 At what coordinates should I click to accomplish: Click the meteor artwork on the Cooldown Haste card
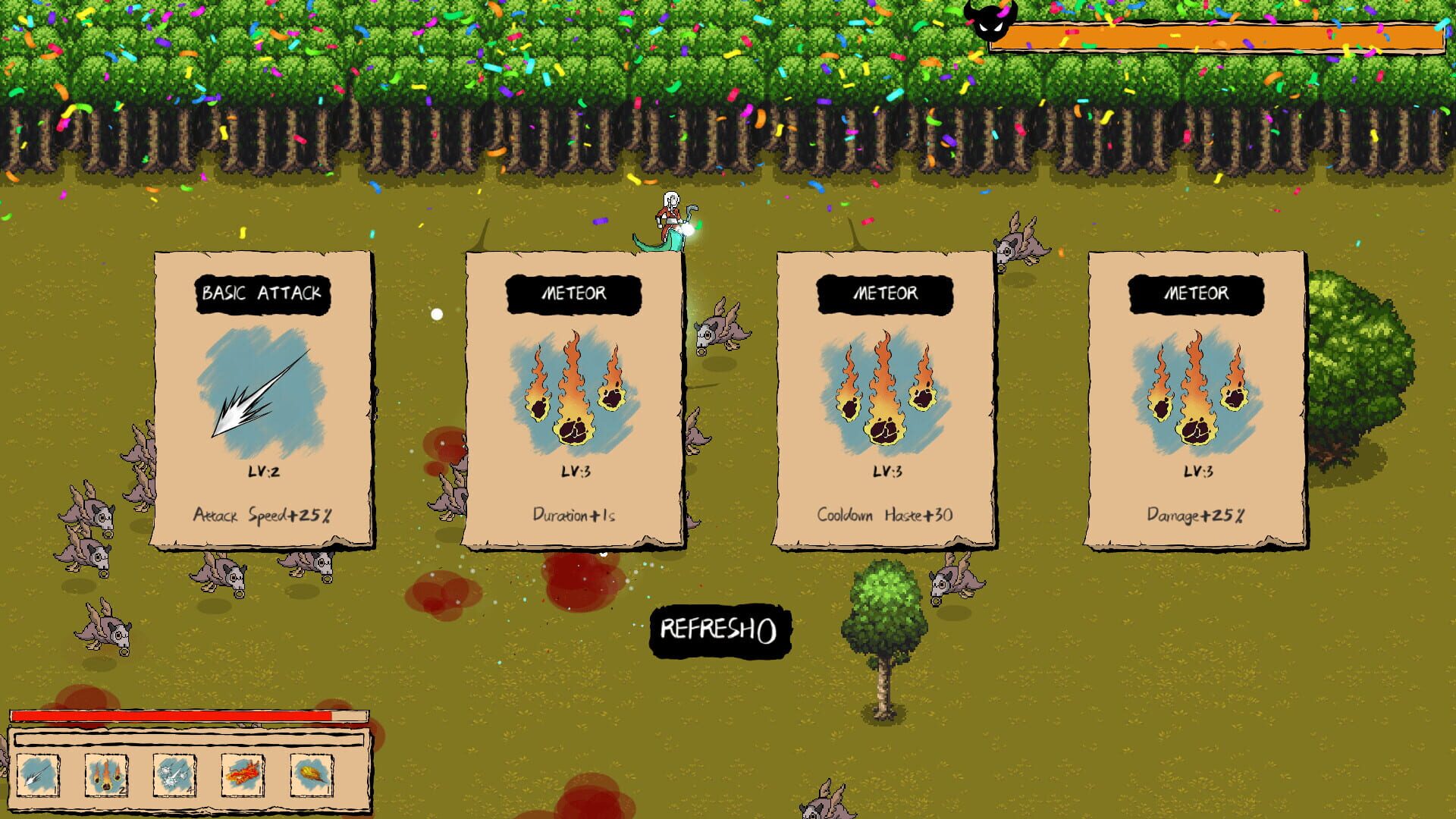883,391
